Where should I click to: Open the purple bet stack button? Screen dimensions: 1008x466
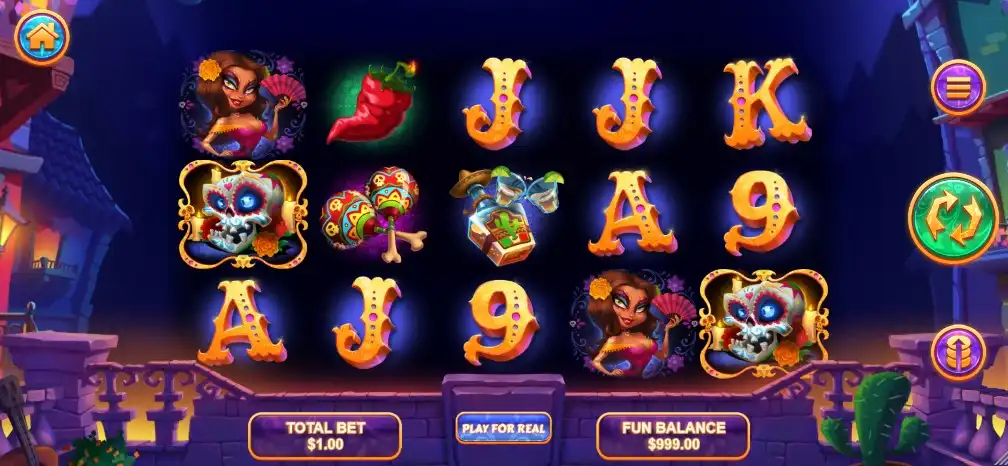[x=958, y=353]
